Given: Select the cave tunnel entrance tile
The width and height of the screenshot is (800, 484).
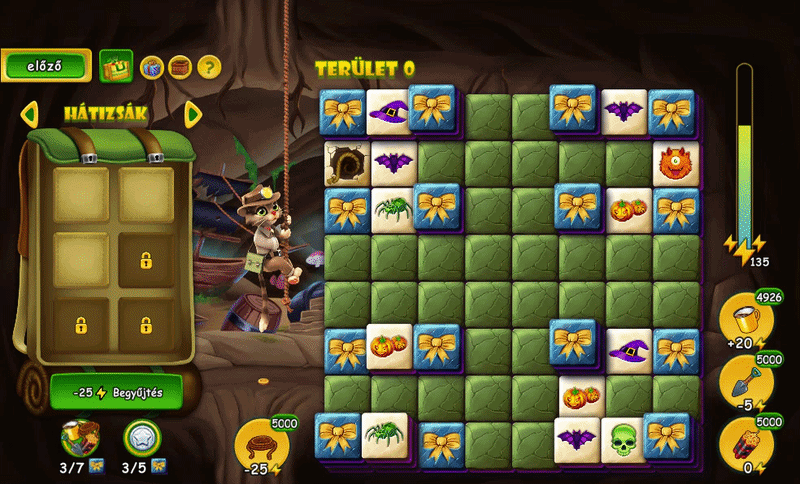Looking at the screenshot, I should [x=346, y=162].
